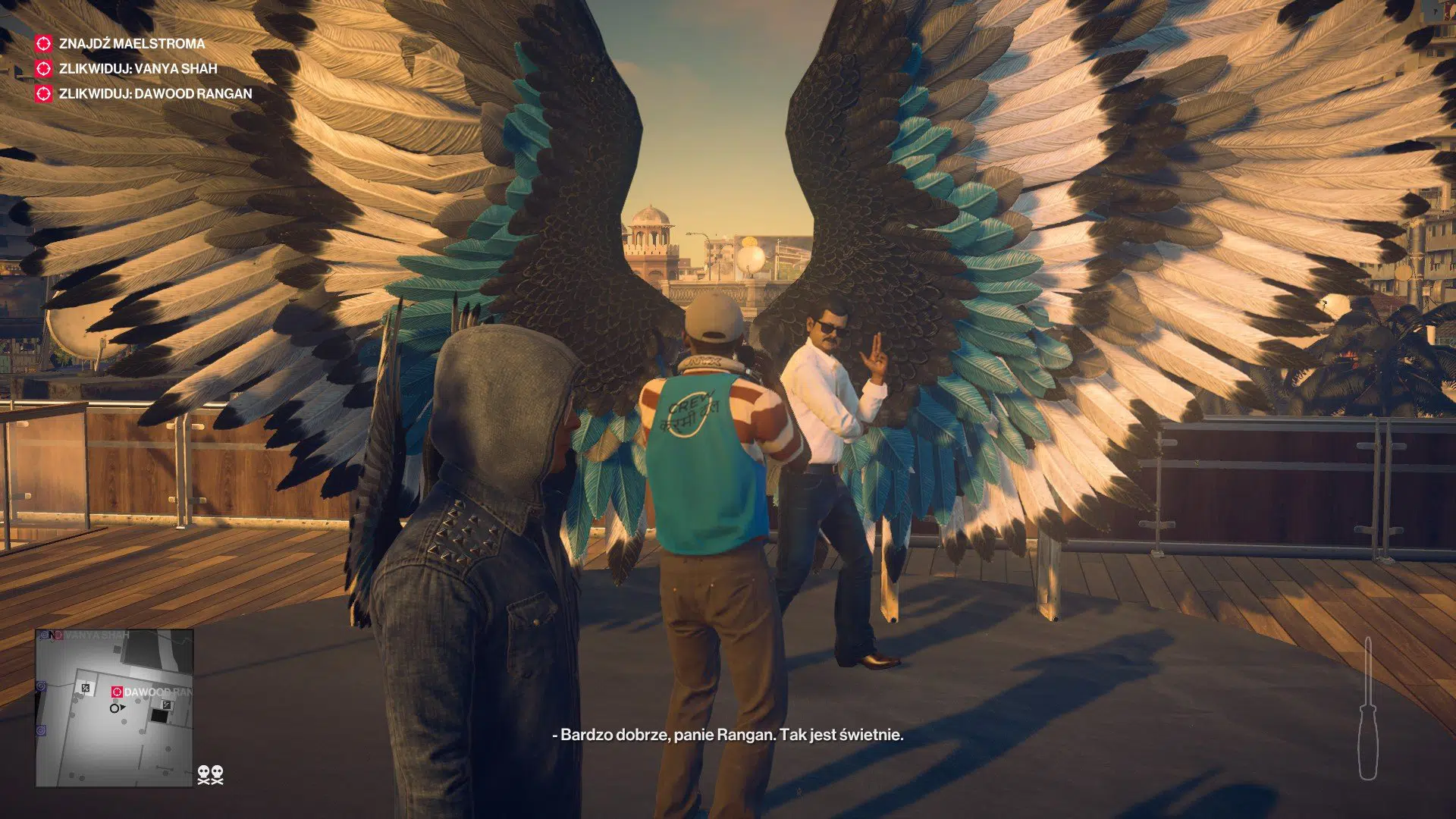Click the double skull kill counter beside minimap
The height and width of the screenshot is (819, 1456).
210,775
